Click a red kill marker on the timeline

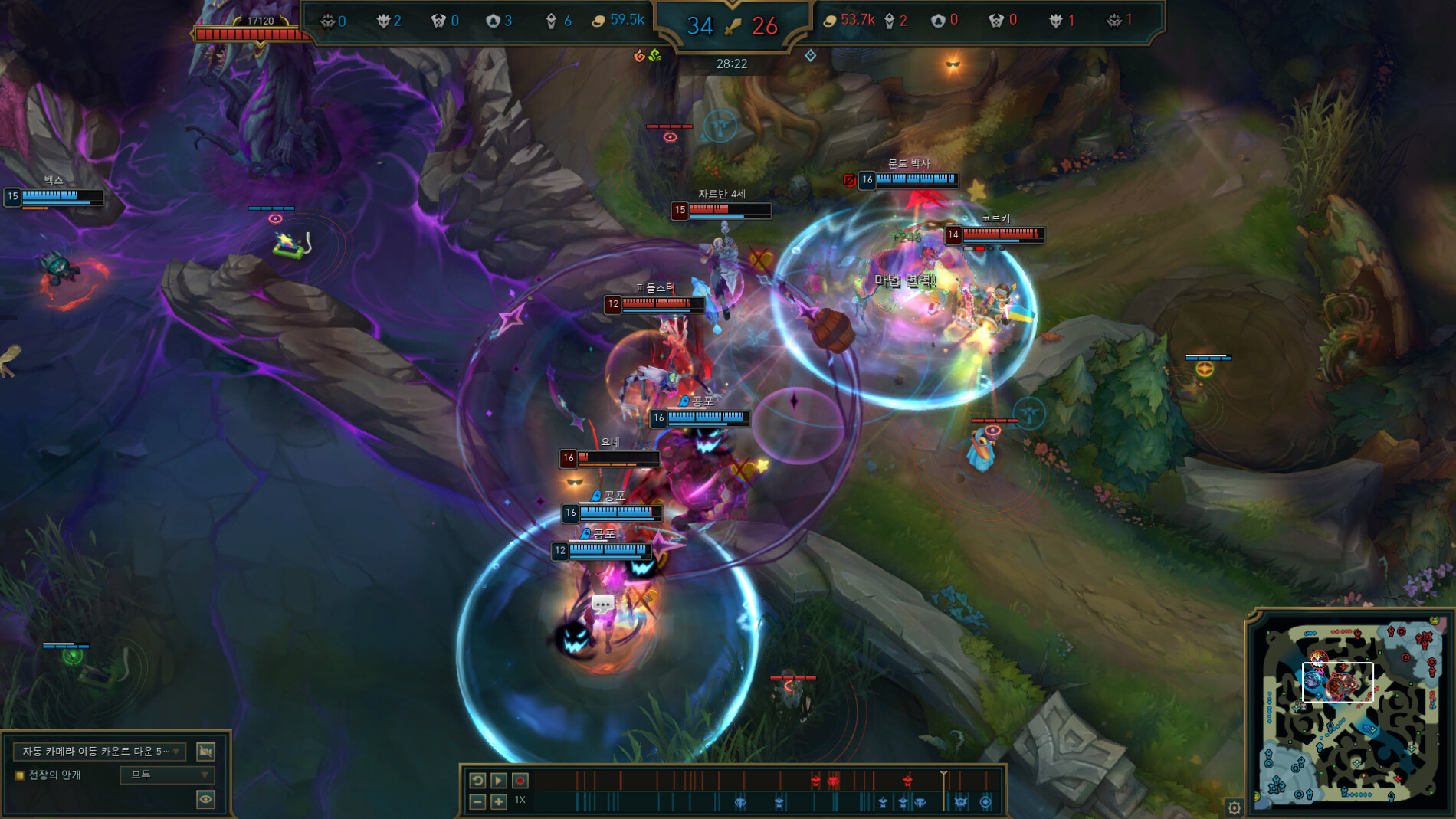point(816,781)
